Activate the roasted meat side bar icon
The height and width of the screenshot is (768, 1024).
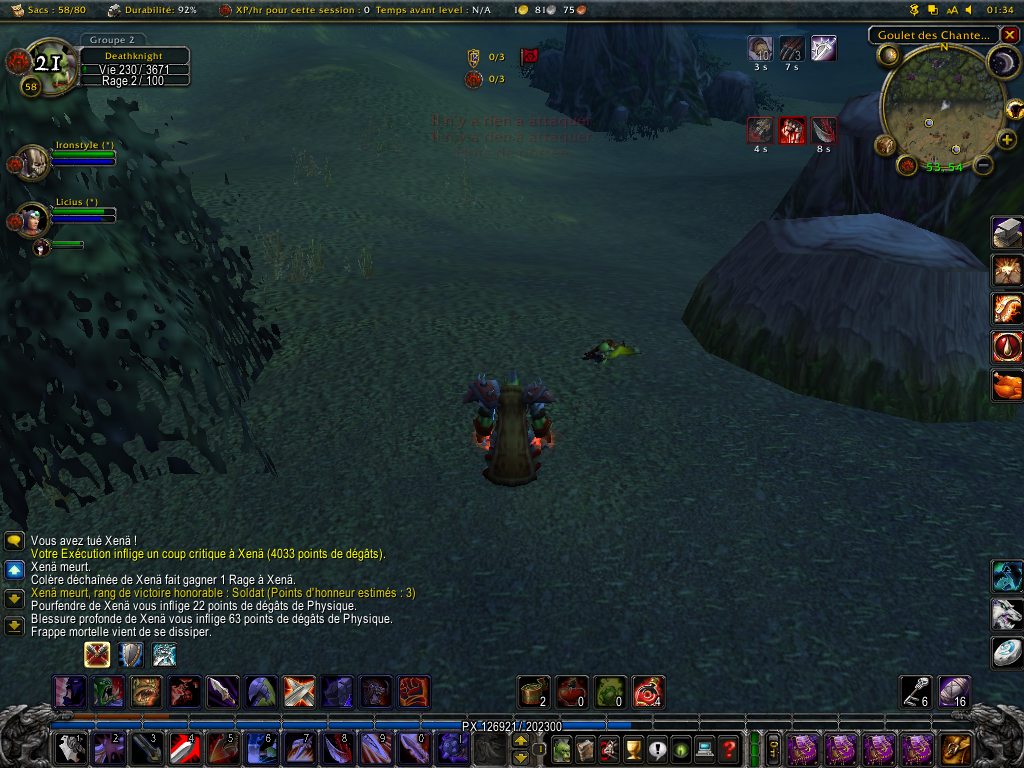point(1006,384)
